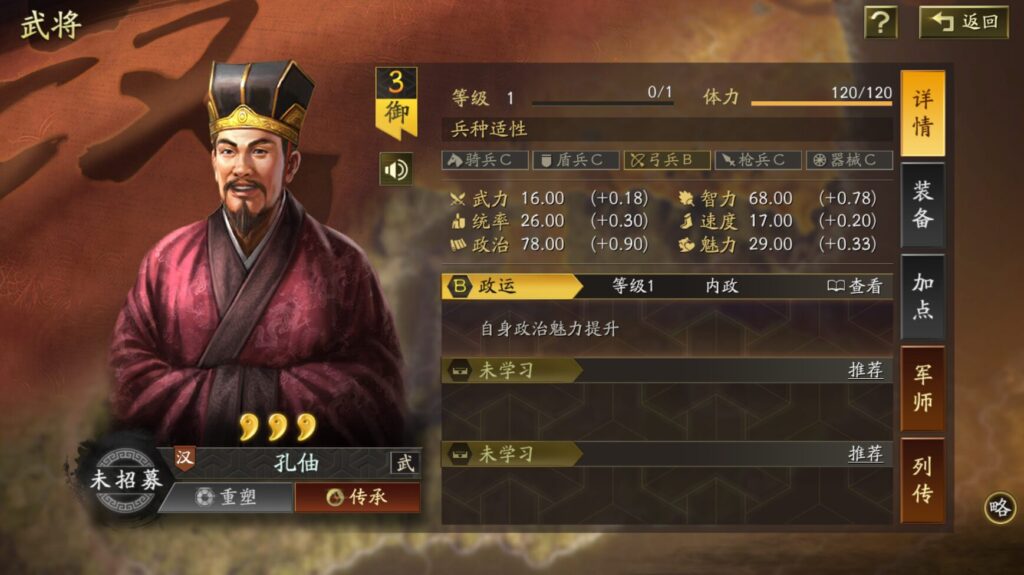Choose the 传承 inherit button
Viewport: 1024px width, 575px height.
pos(356,497)
